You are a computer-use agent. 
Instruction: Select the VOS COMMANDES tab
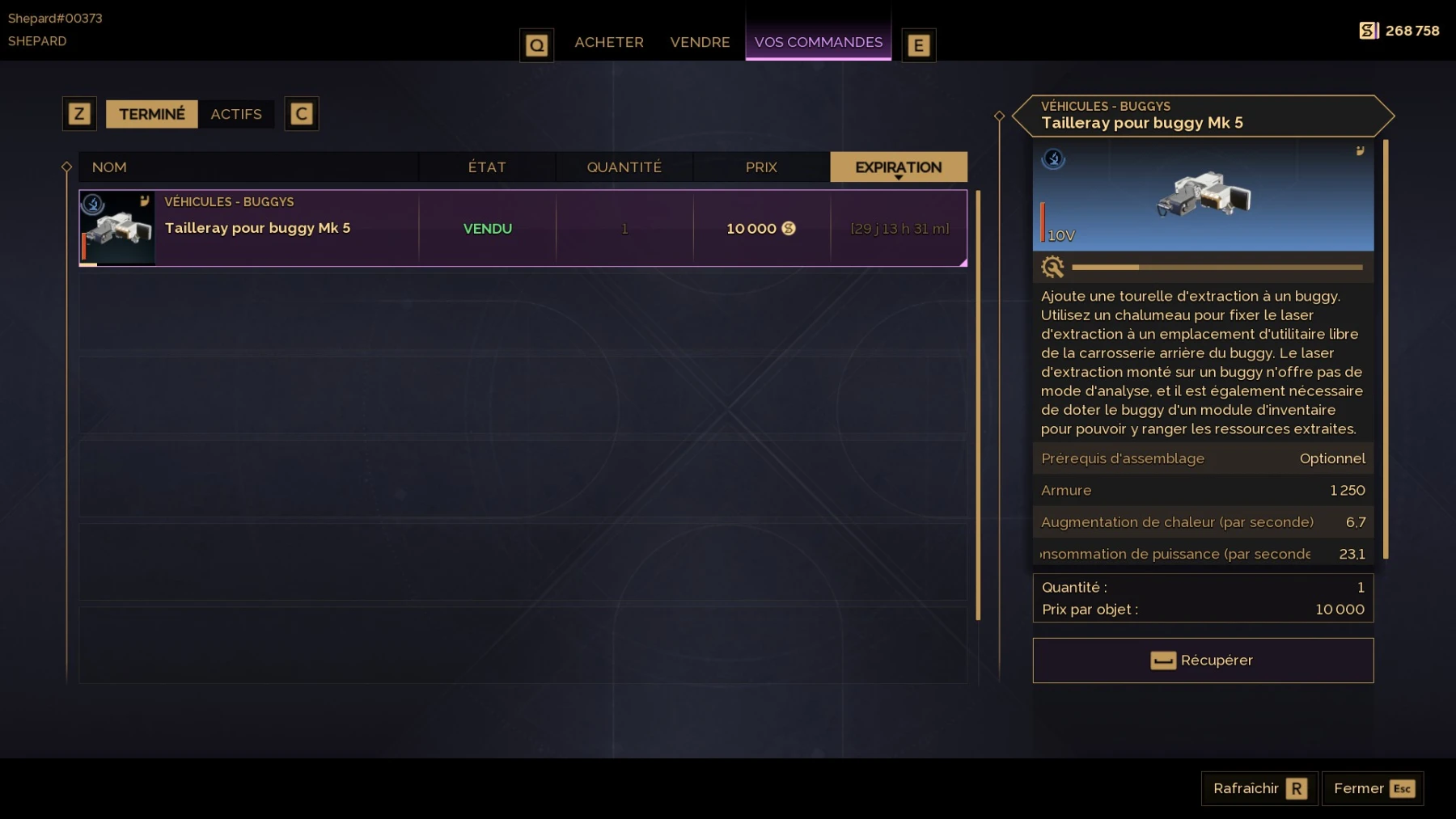[818, 42]
